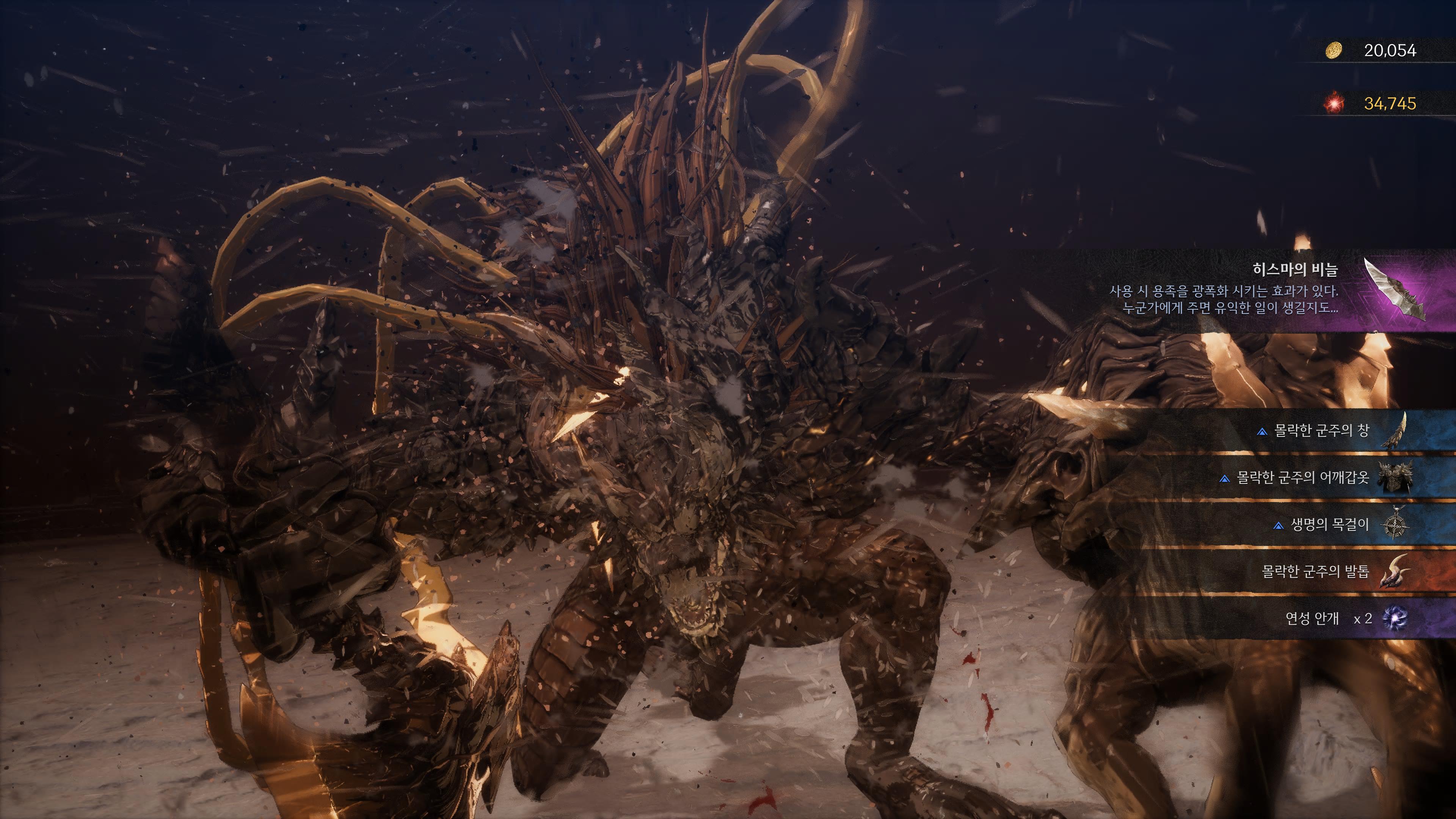The height and width of the screenshot is (819, 1456).
Task: Select the 생명의 목걸이 loot entry
Action: pos(1328,524)
